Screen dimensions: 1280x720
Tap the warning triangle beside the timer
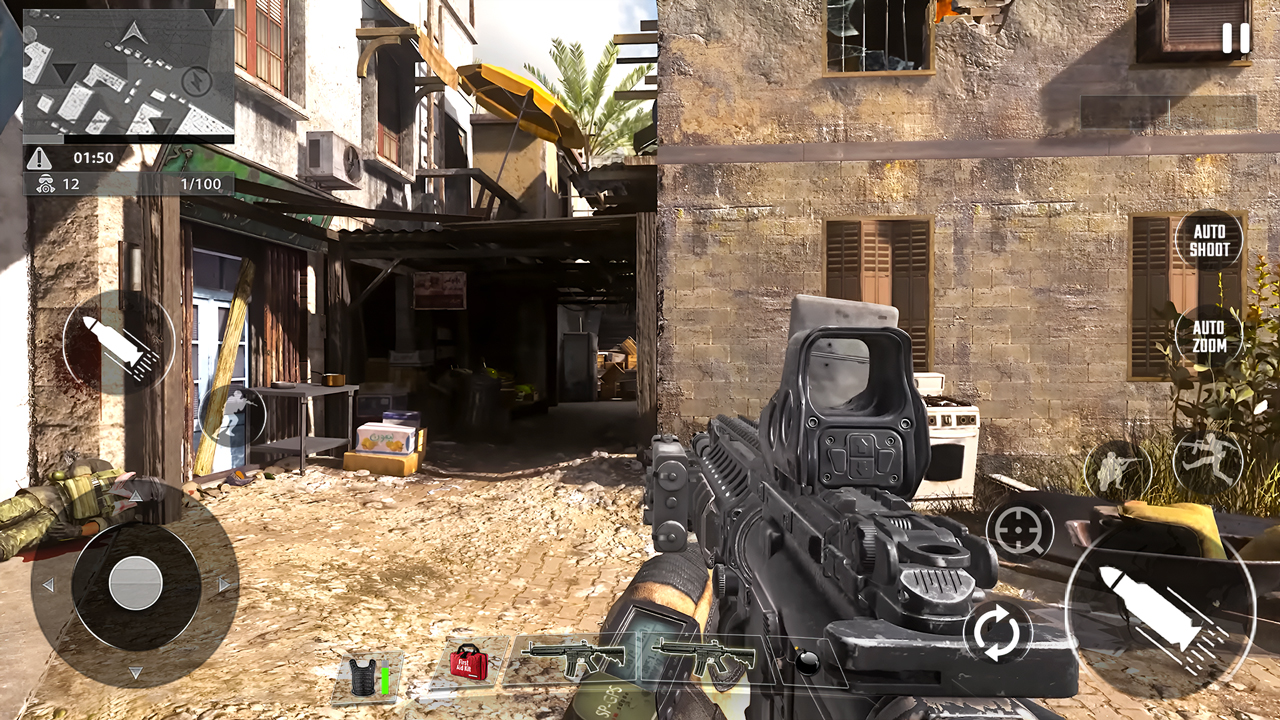pos(40,156)
